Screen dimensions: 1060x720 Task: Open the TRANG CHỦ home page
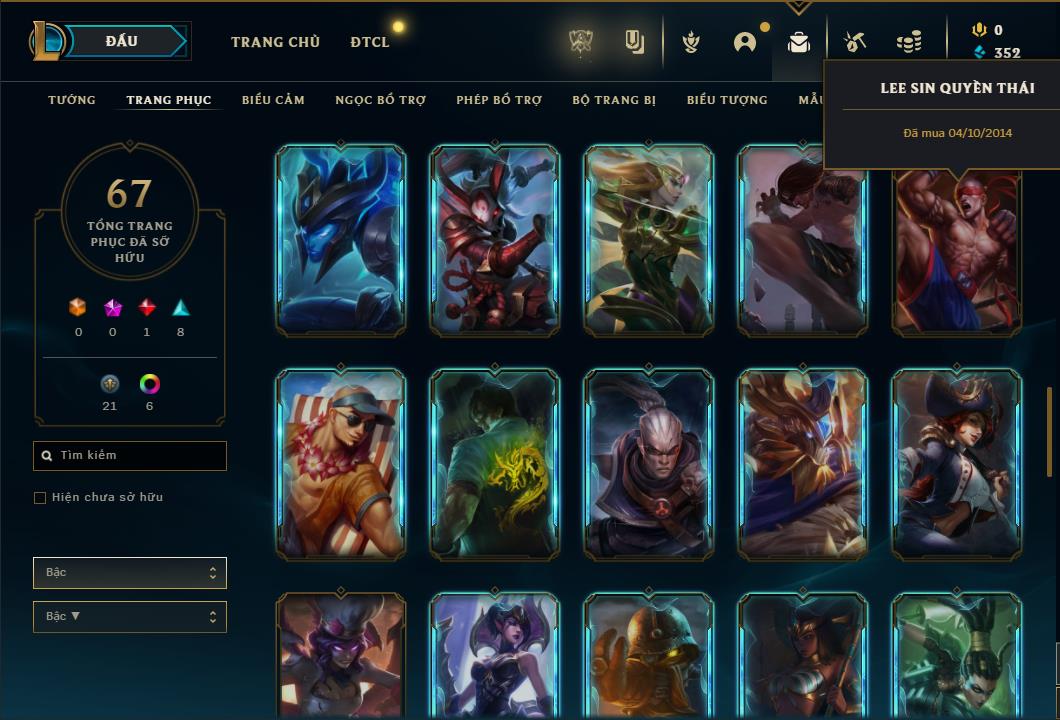coord(275,42)
